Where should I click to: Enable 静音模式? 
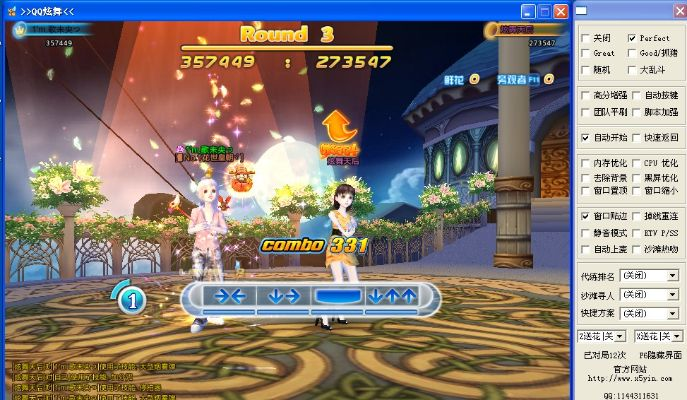(x=585, y=232)
